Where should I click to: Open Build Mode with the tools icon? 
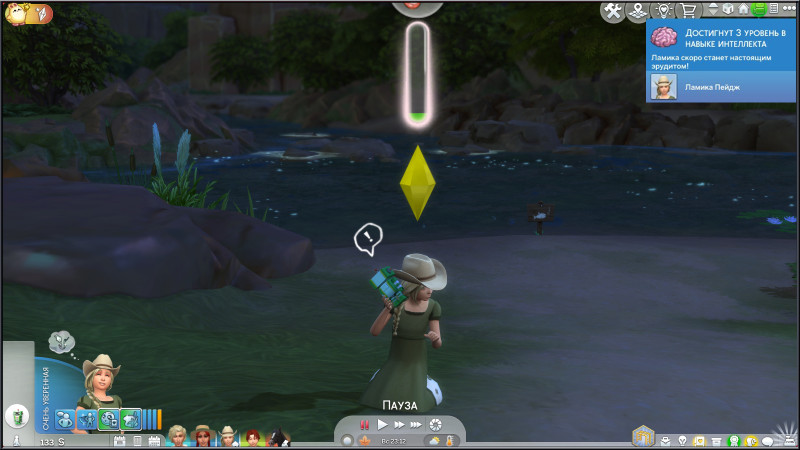(x=612, y=10)
